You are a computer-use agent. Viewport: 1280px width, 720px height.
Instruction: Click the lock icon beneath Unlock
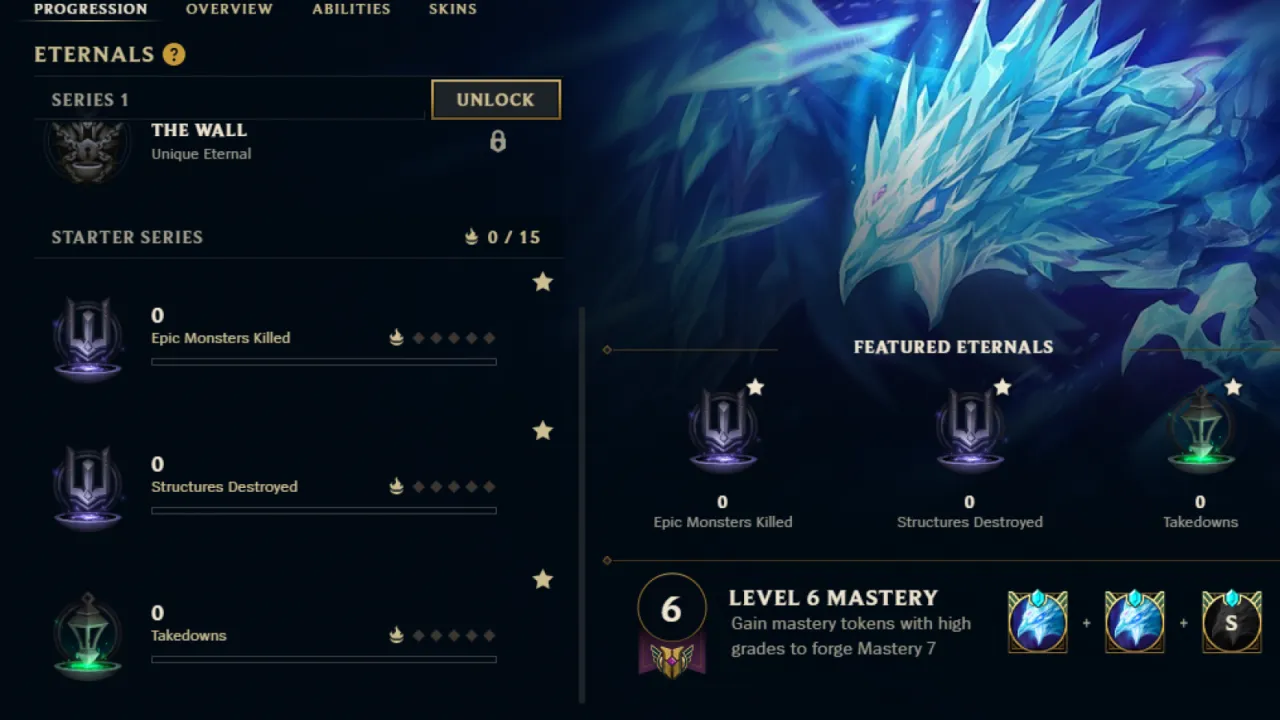[x=497, y=141]
